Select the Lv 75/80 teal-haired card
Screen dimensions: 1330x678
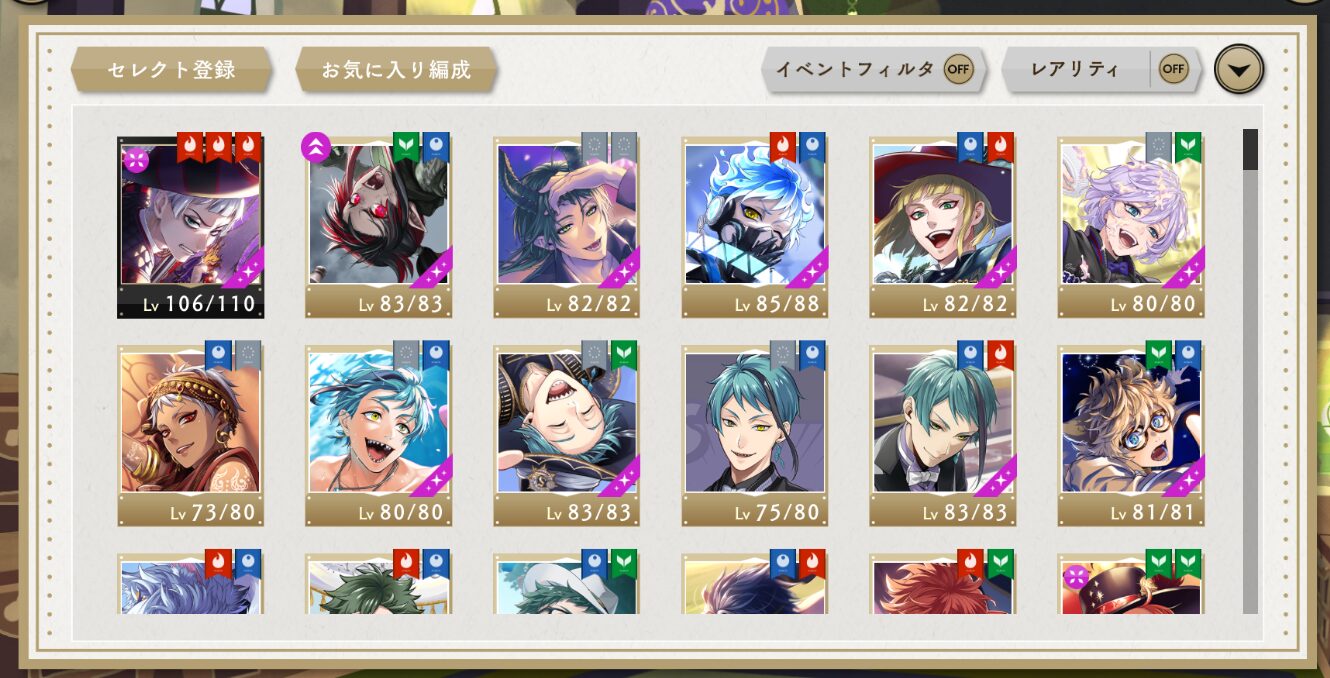tap(754, 434)
